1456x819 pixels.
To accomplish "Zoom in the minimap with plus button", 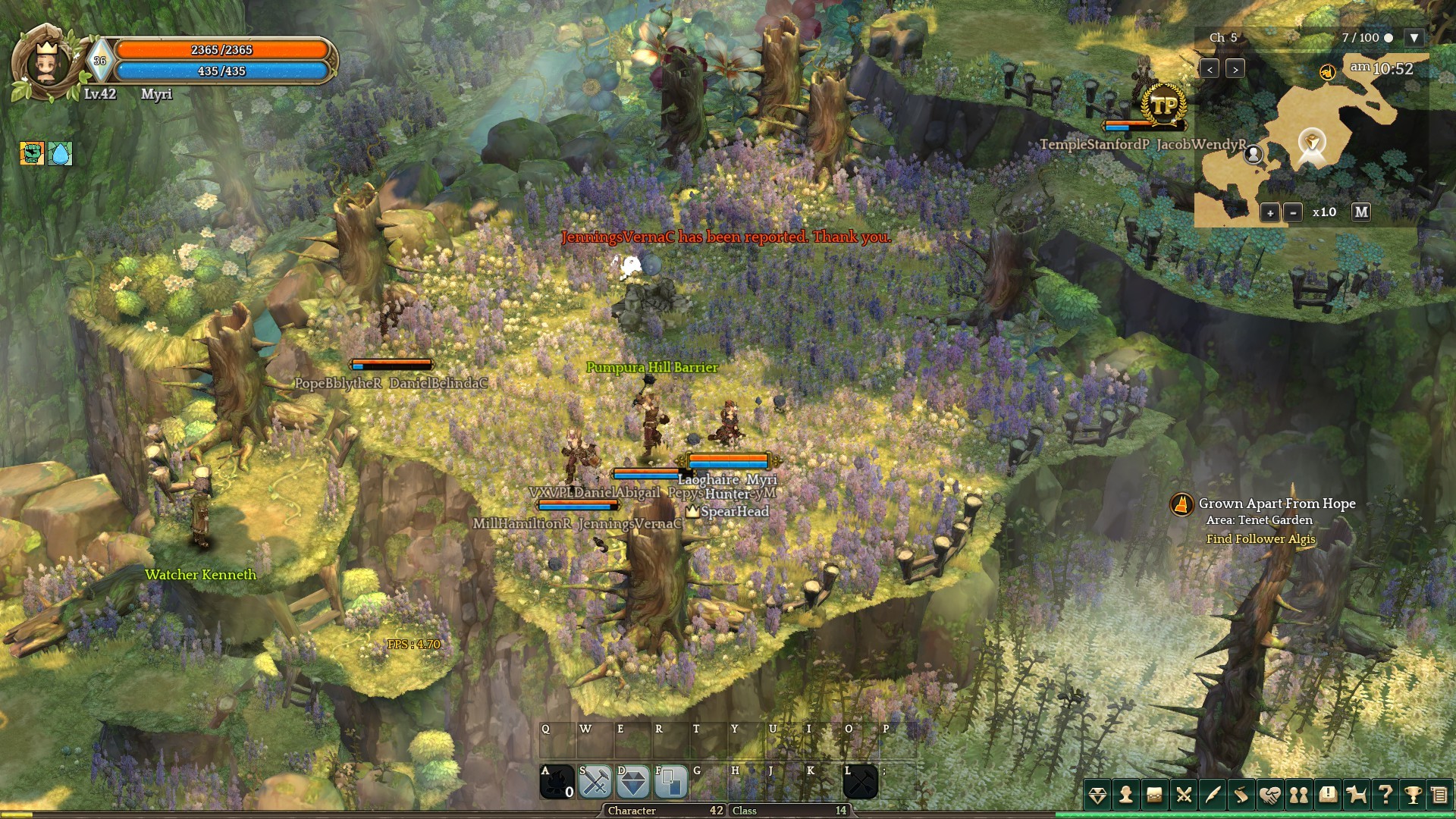I will (x=1270, y=213).
